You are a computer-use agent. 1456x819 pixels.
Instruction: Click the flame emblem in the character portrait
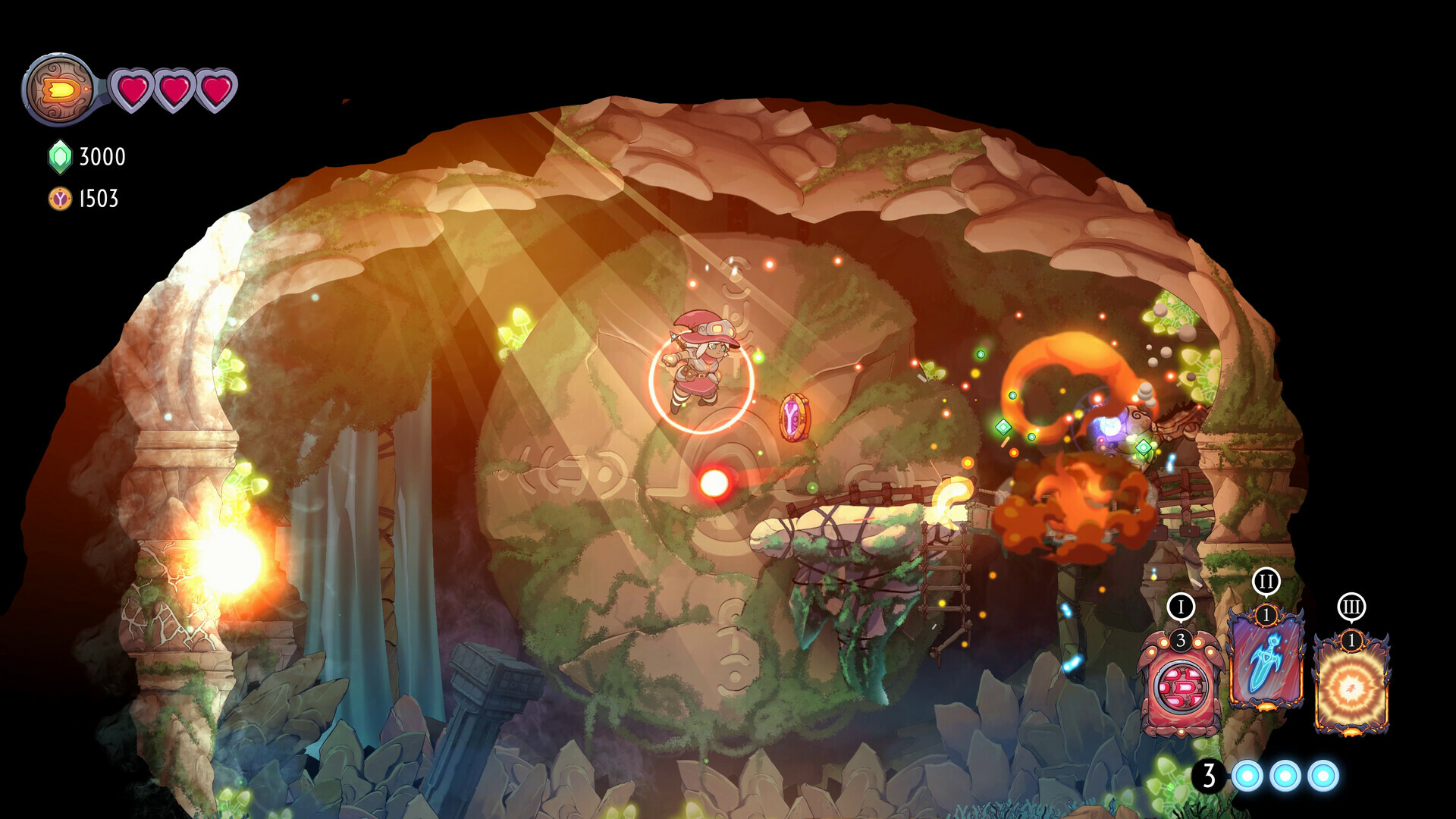click(59, 89)
